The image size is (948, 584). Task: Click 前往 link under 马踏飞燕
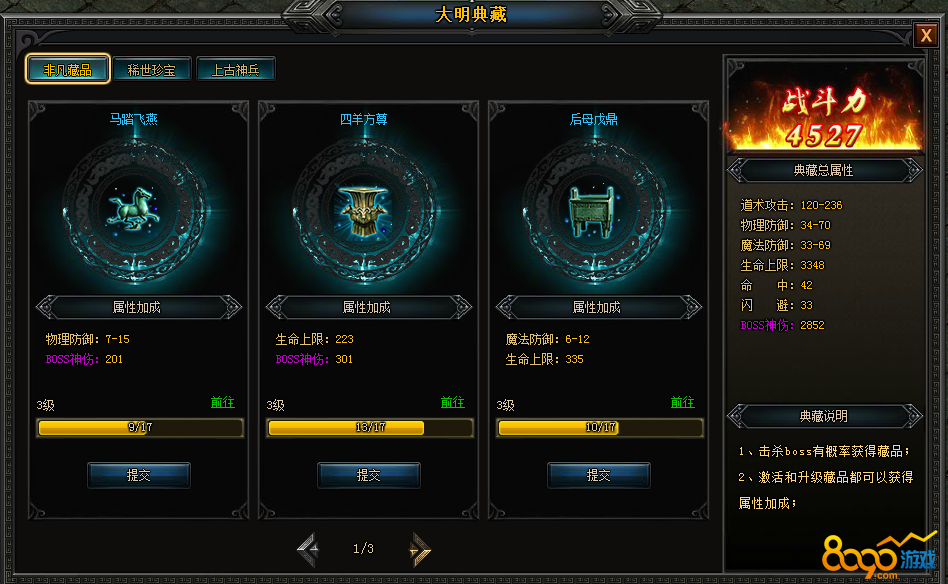pos(222,403)
